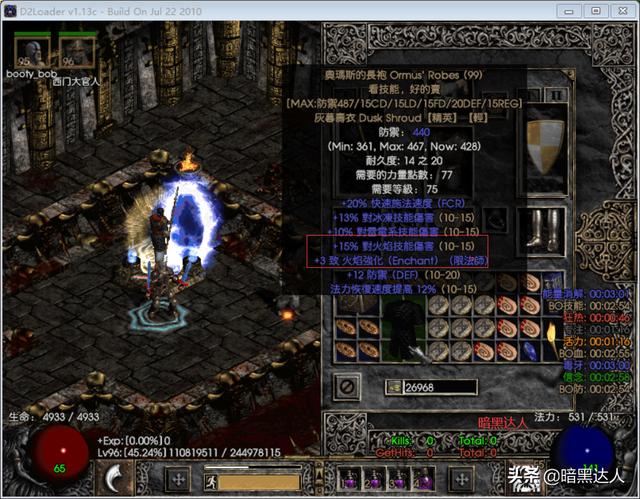640x499 pixels.
Task: Click the gold amount button
Action: click(392, 387)
